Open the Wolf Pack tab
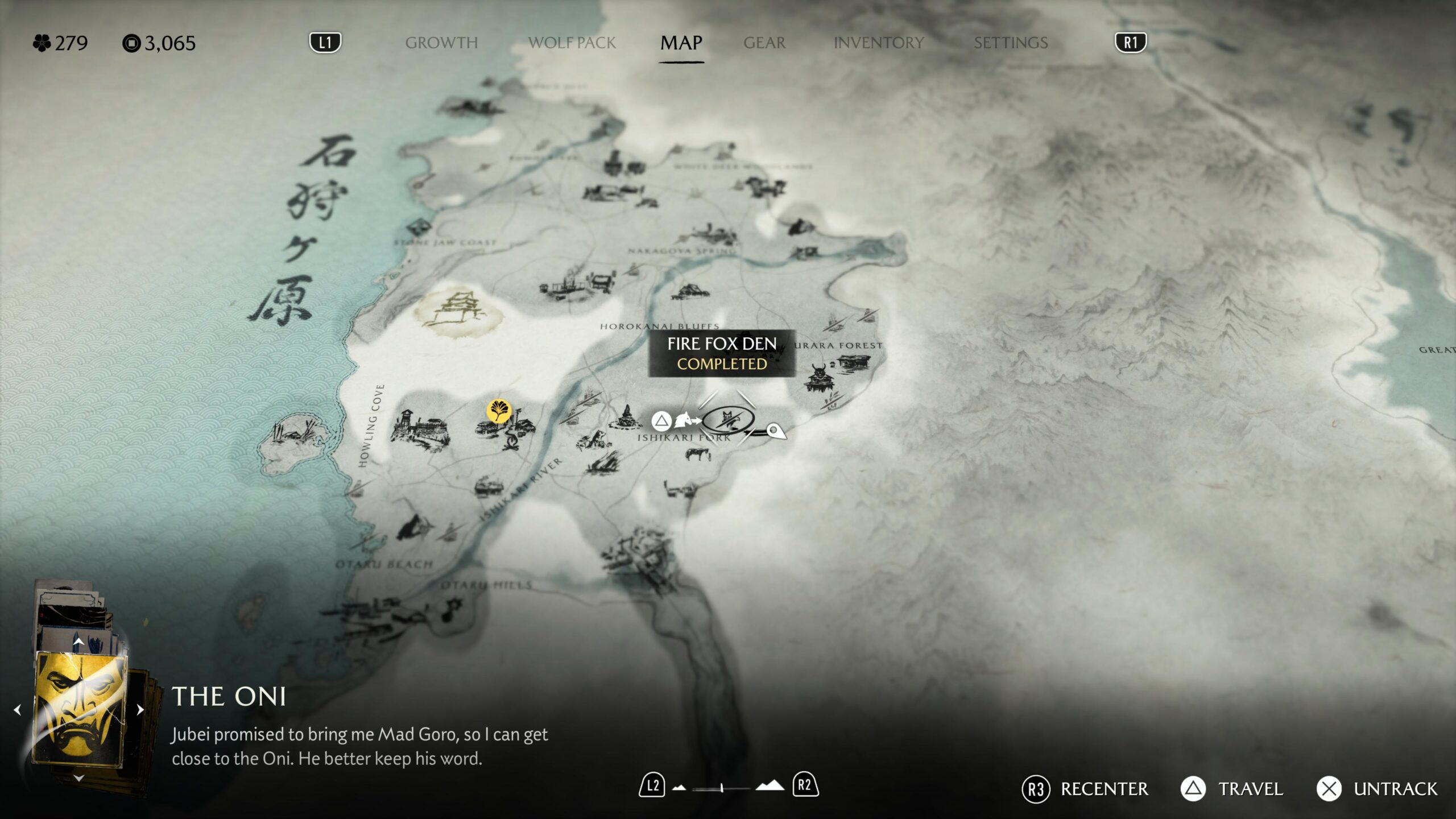 coord(572,43)
